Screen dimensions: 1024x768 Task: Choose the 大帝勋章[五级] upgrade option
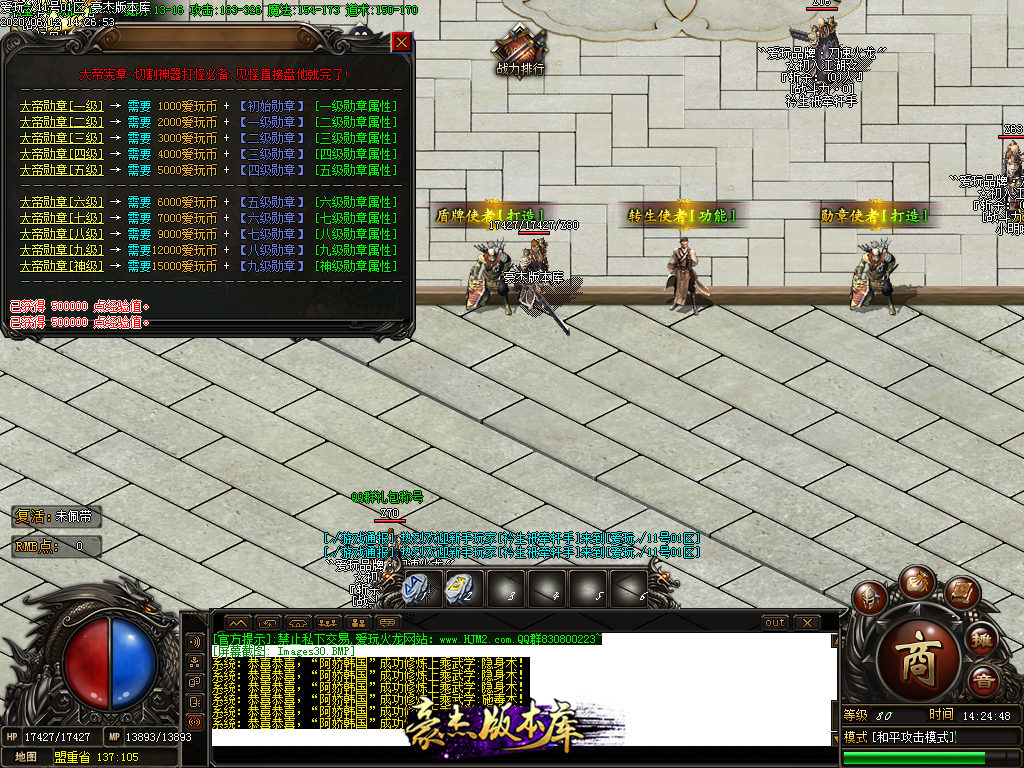click(61, 170)
